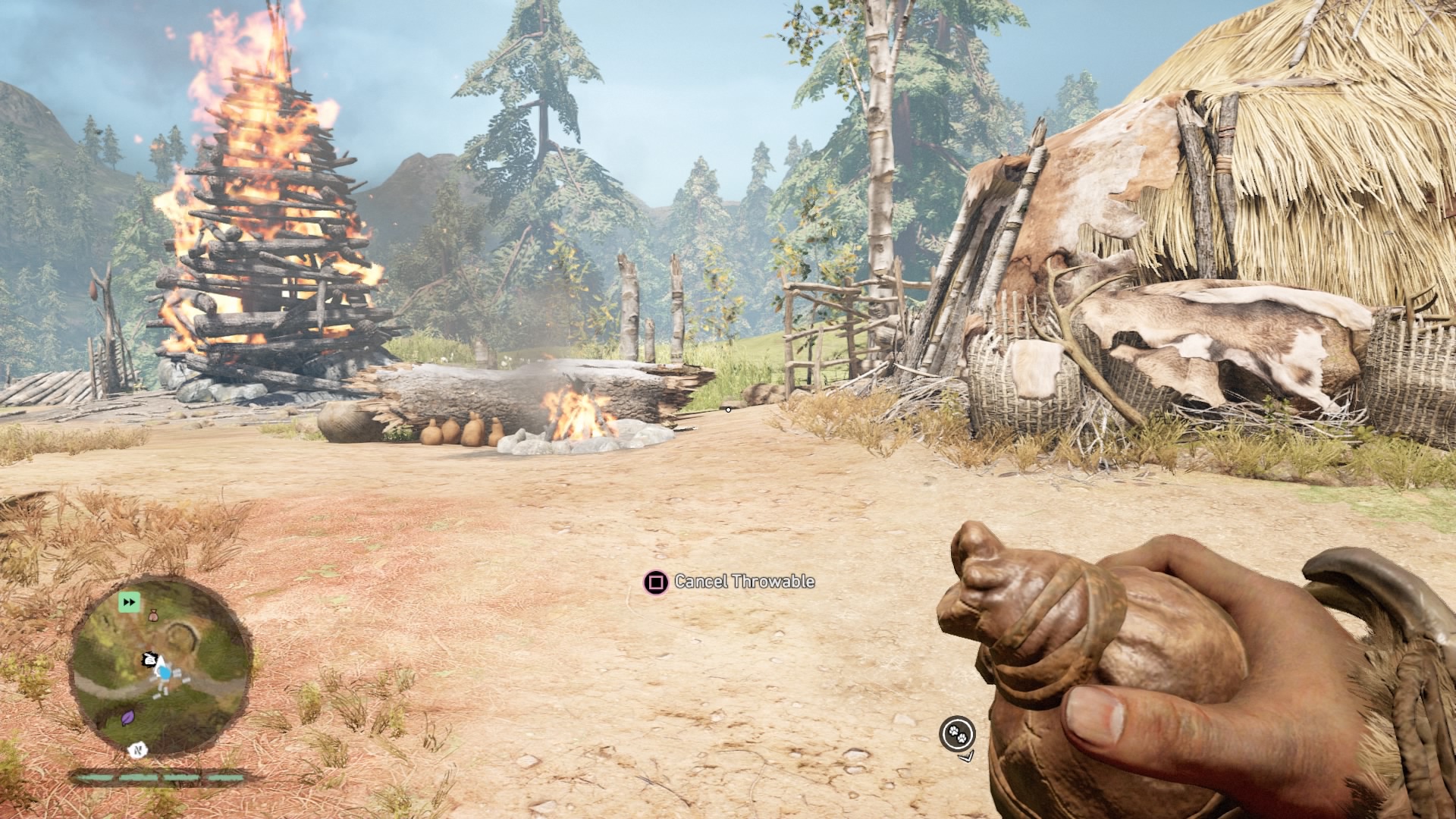Click the north compass indicator on minimap
The image size is (1456, 819).
137,750
